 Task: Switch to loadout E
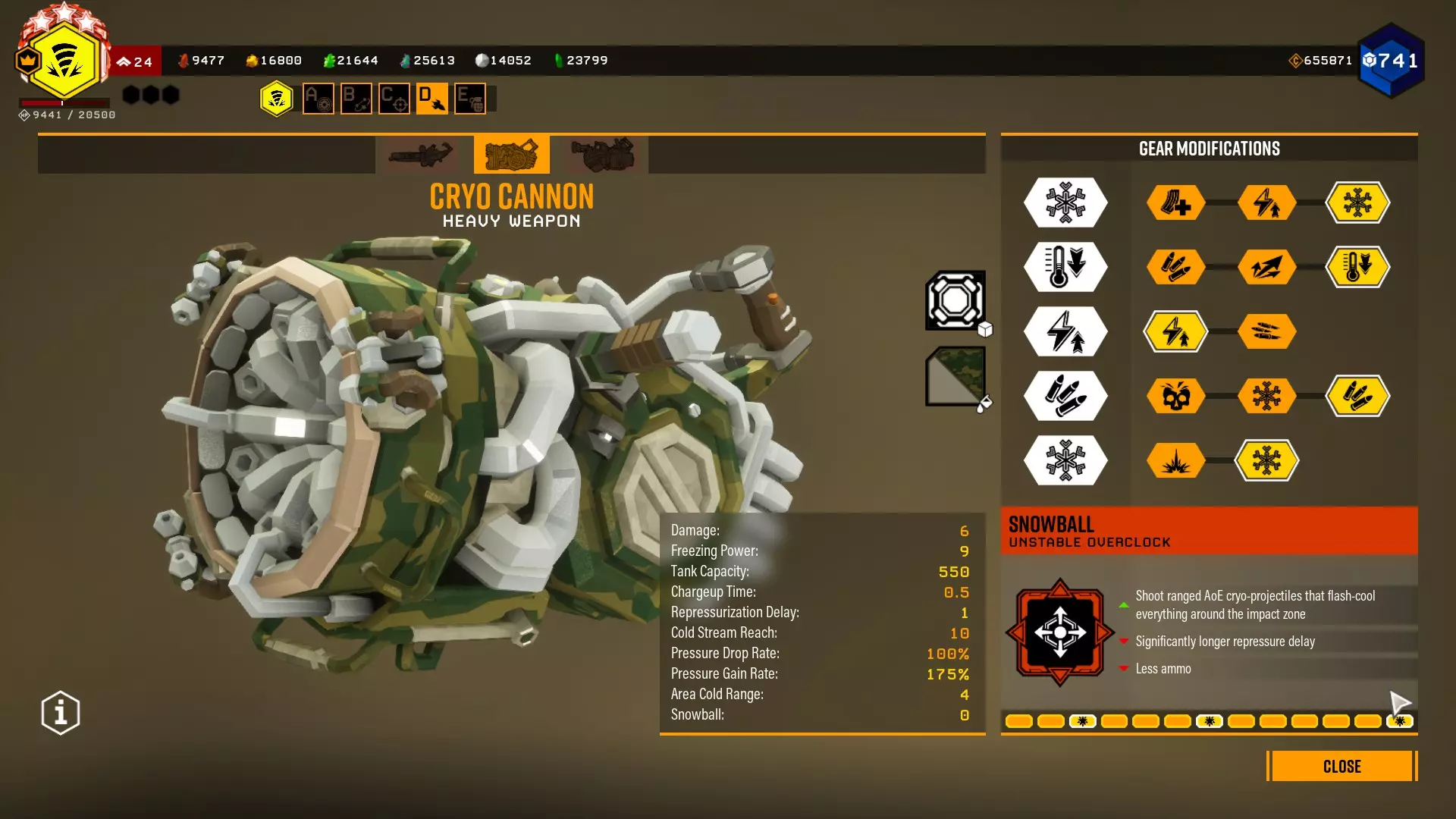coord(470,99)
